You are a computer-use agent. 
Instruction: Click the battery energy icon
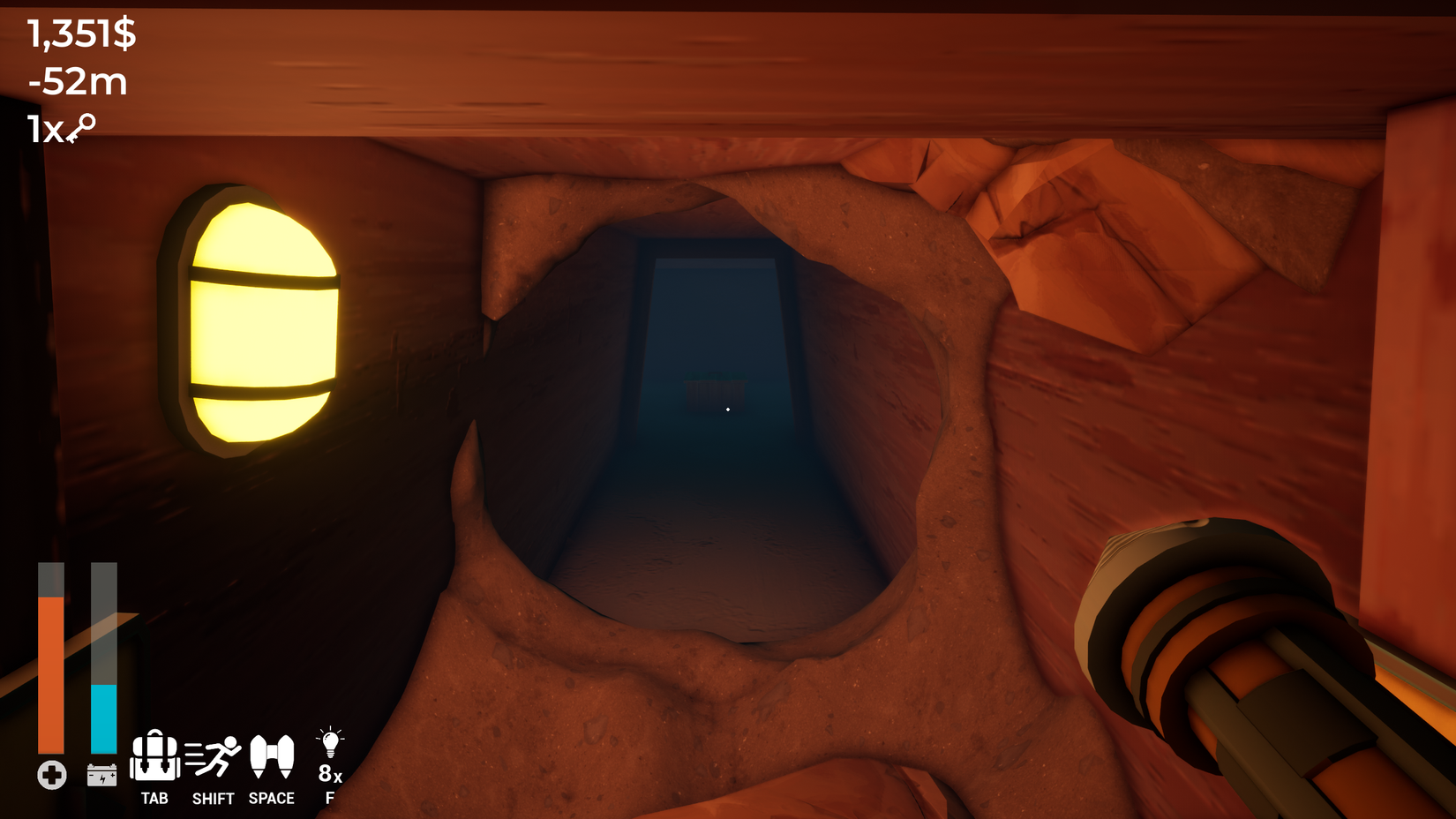[103, 777]
